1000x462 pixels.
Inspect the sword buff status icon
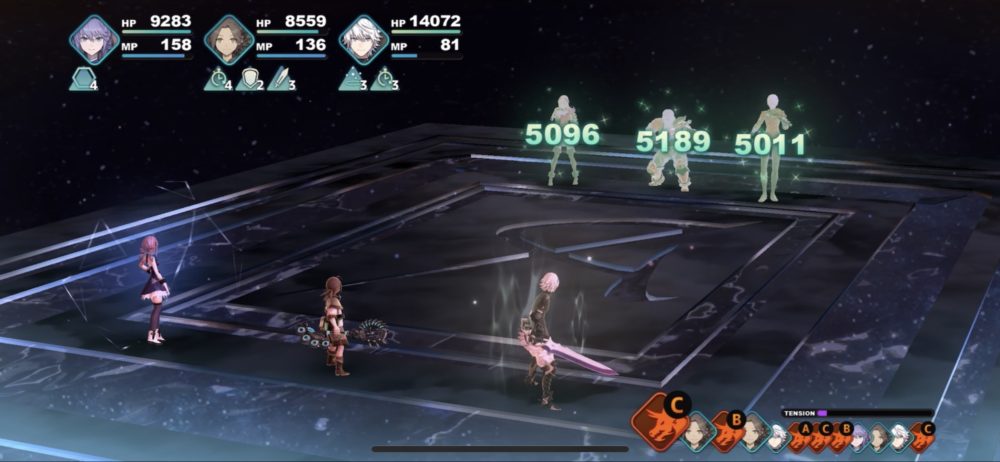coord(280,80)
